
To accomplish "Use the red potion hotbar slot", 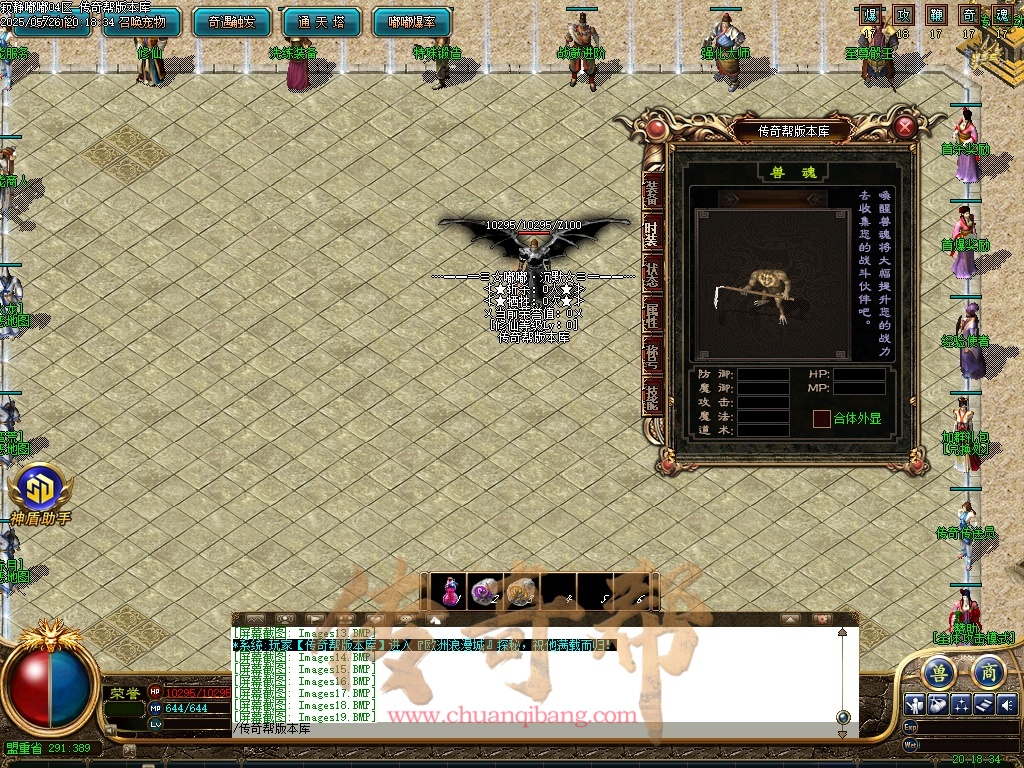I will point(452,592).
